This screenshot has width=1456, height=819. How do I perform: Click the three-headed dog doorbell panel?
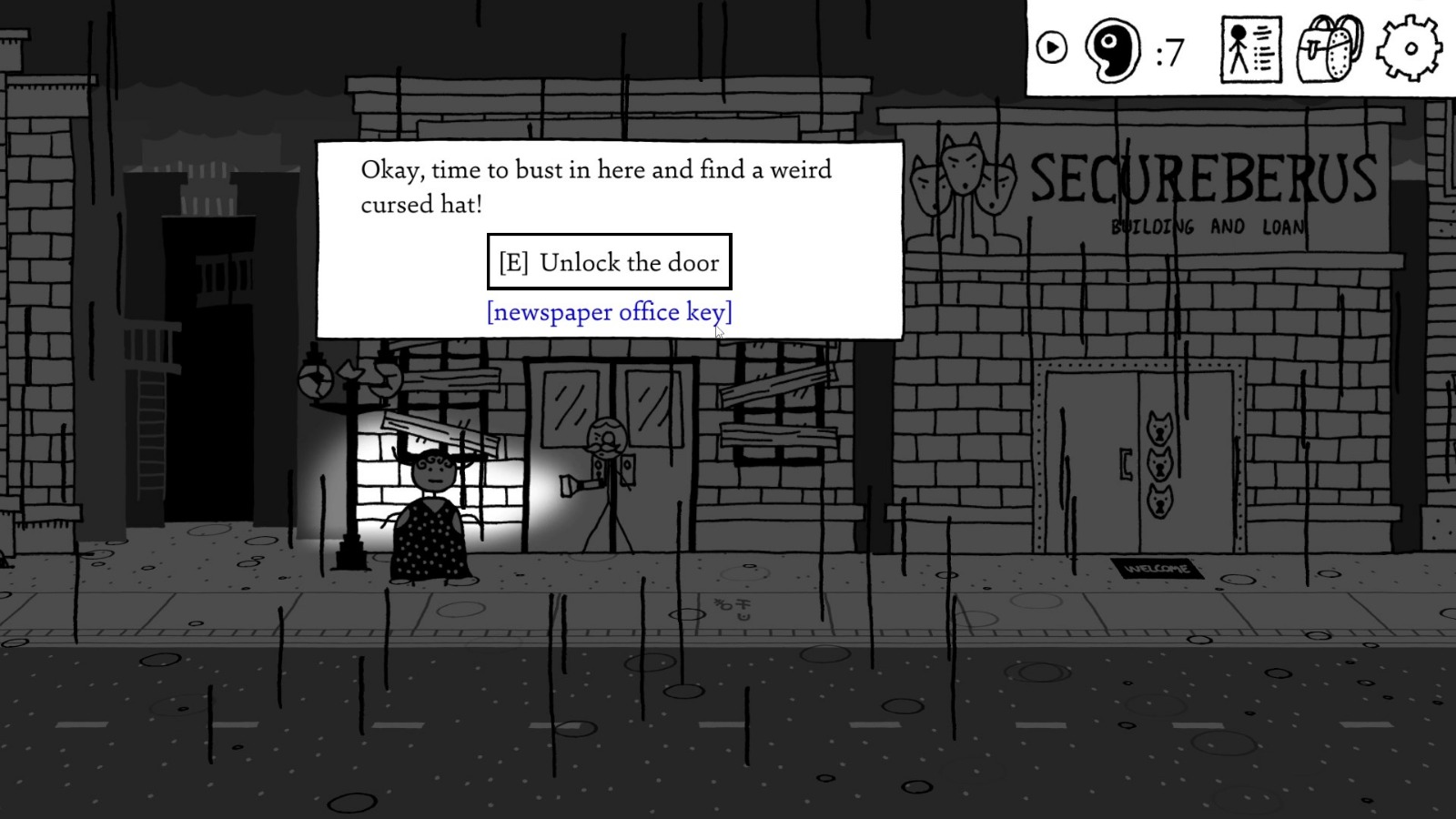[1161, 464]
